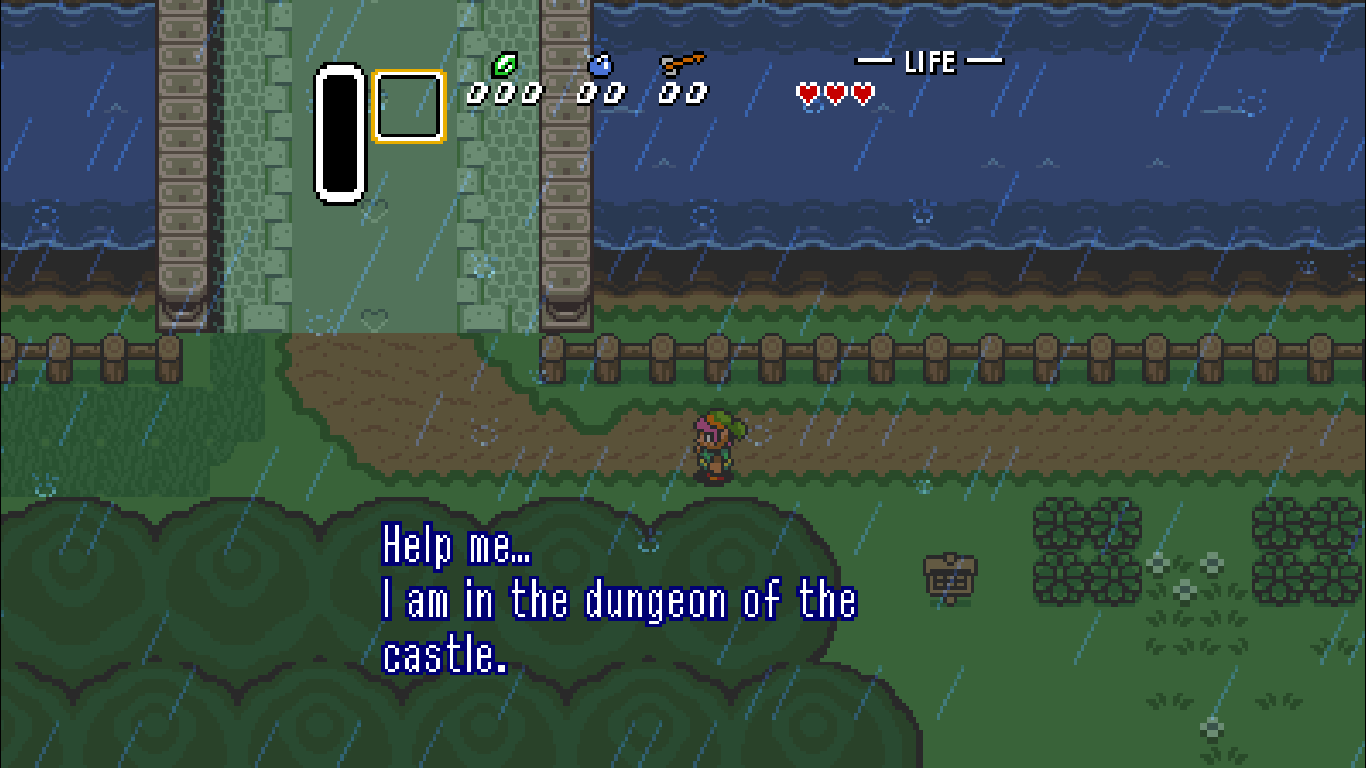Click the first heart in the LIFE meter
The width and height of the screenshot is (1366, 768).
[x=807, y=93]
